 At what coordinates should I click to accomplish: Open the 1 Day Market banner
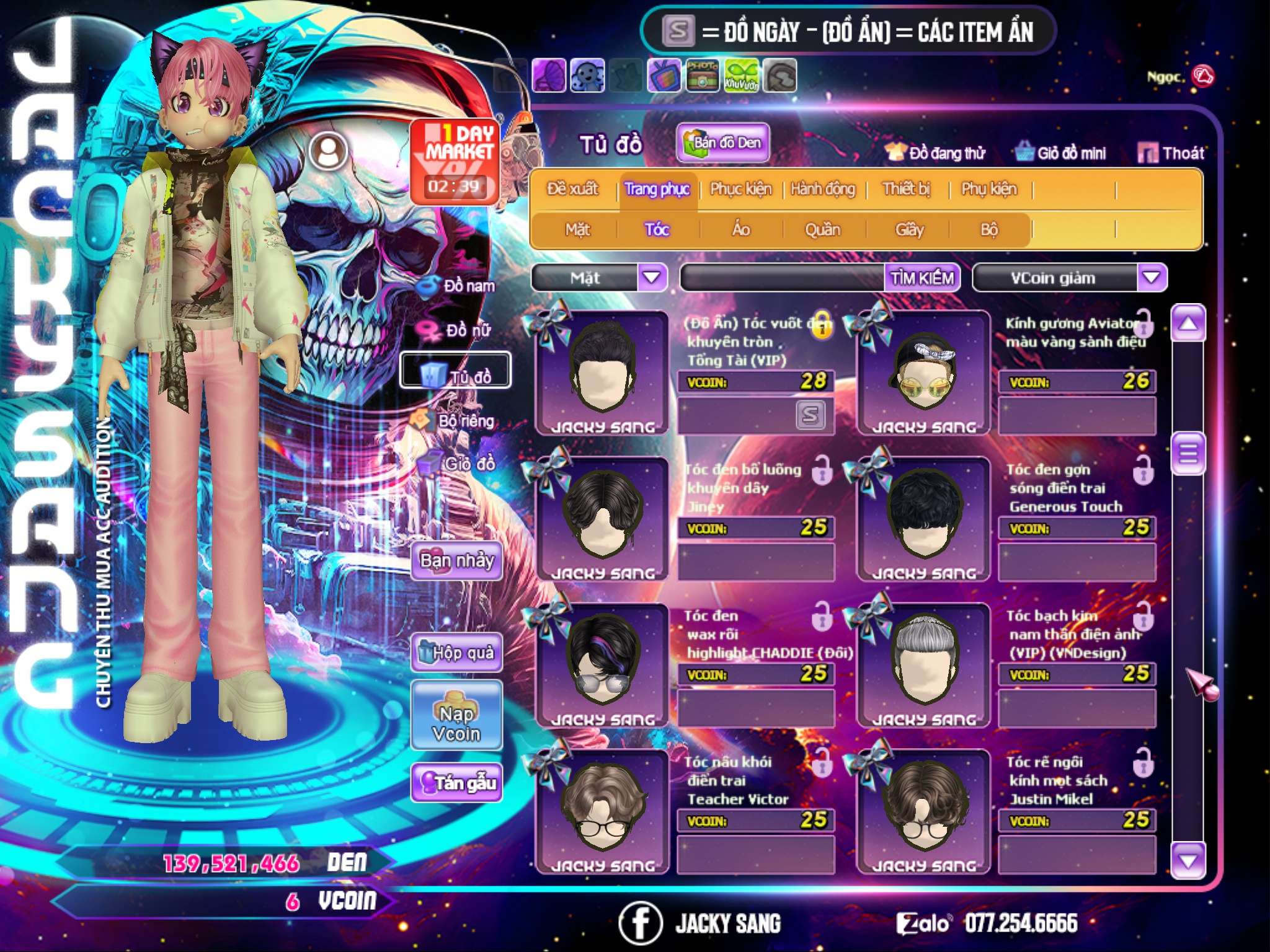(x=455, y=161)
